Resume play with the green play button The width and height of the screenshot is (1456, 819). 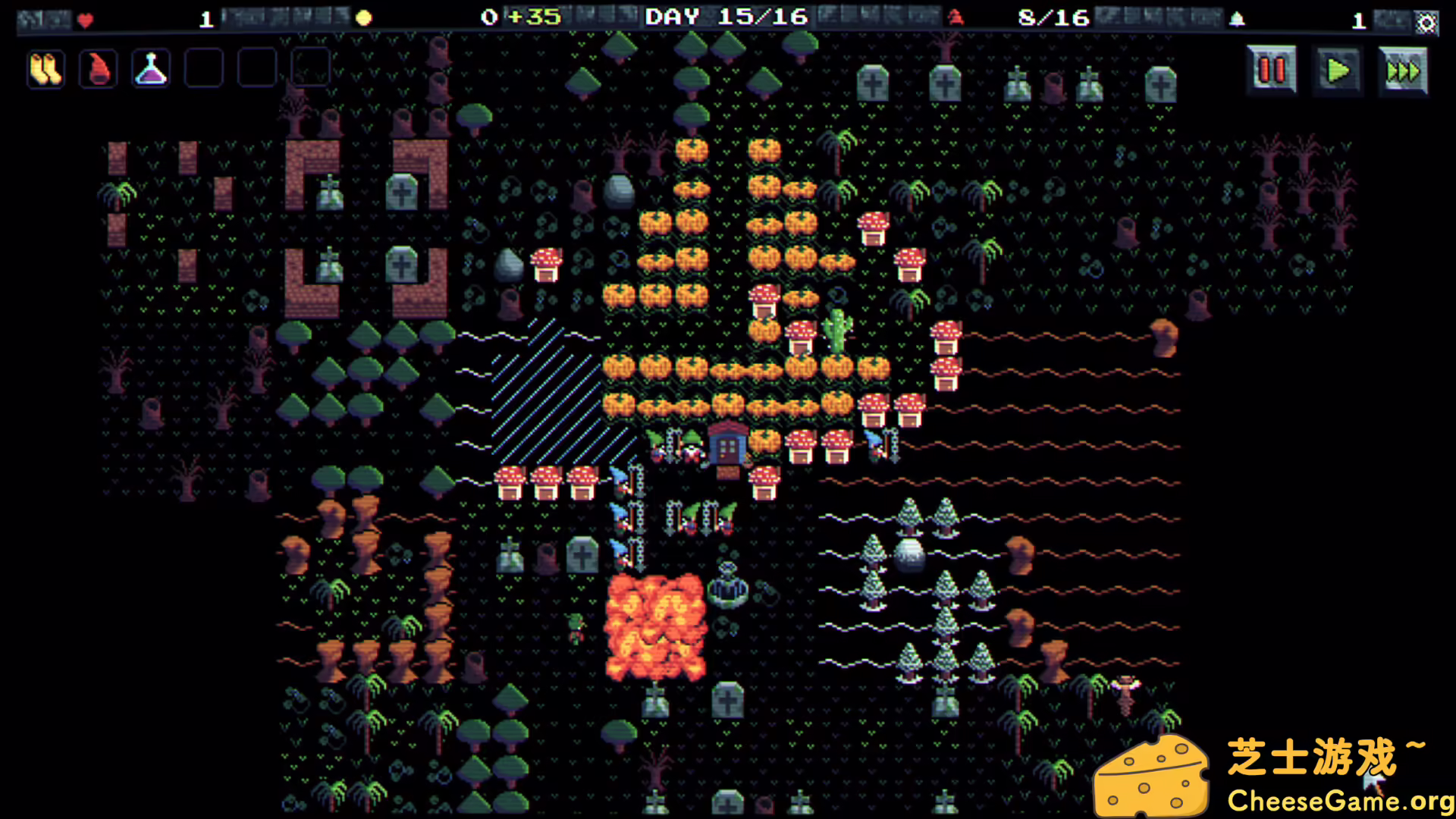(1338, 69)
